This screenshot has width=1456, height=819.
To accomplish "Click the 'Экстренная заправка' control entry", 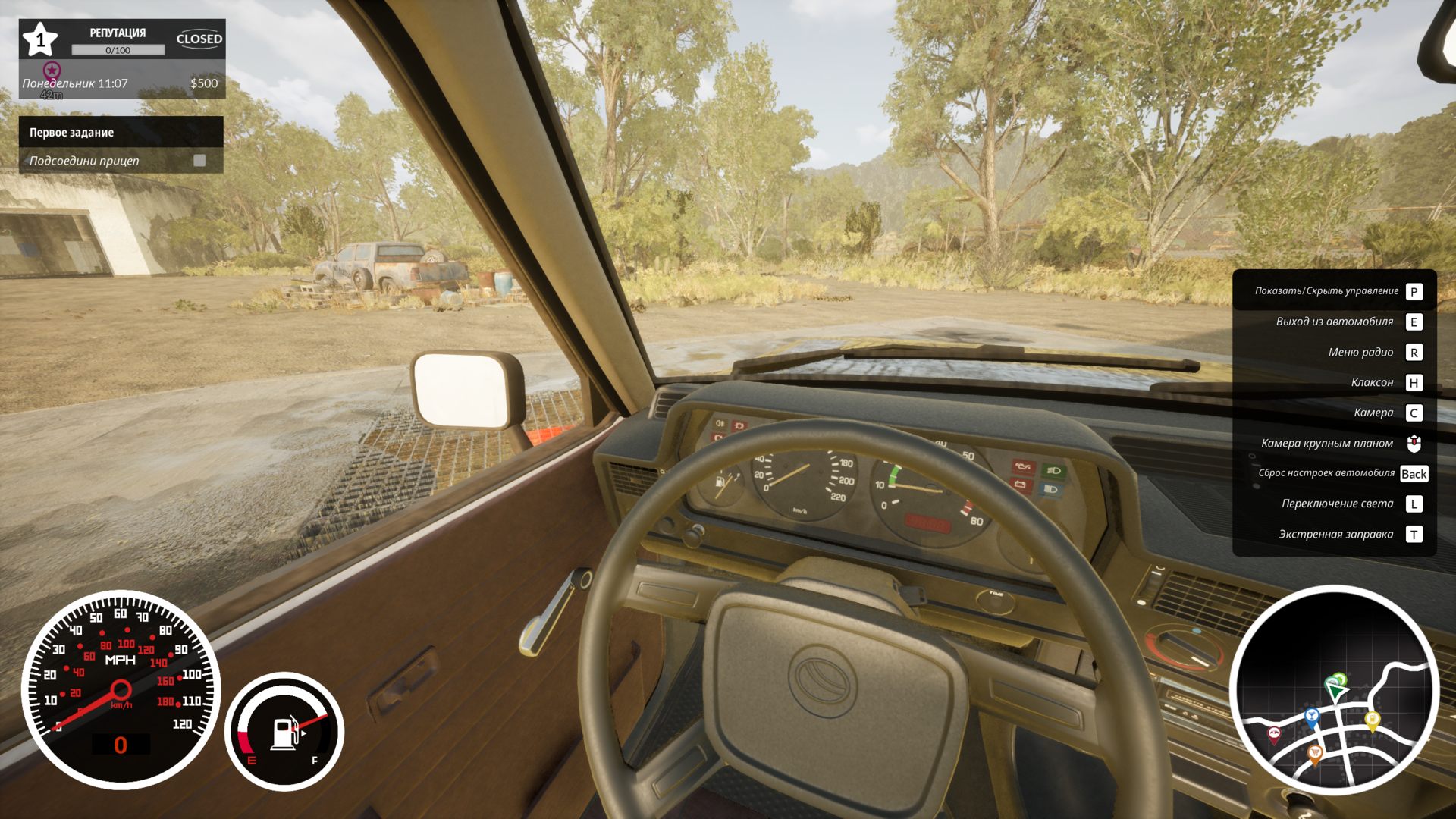I will coord(1336,535).
